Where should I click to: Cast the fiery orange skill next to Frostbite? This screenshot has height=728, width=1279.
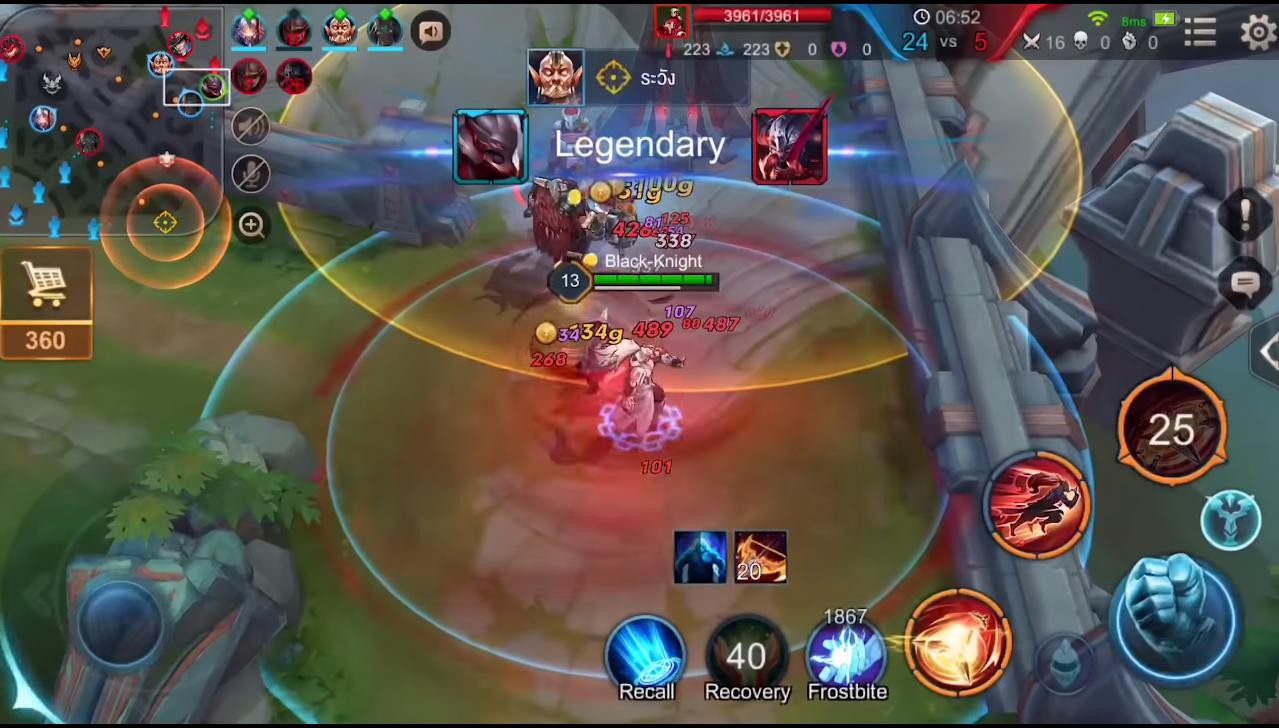click(x=958, y=642)
